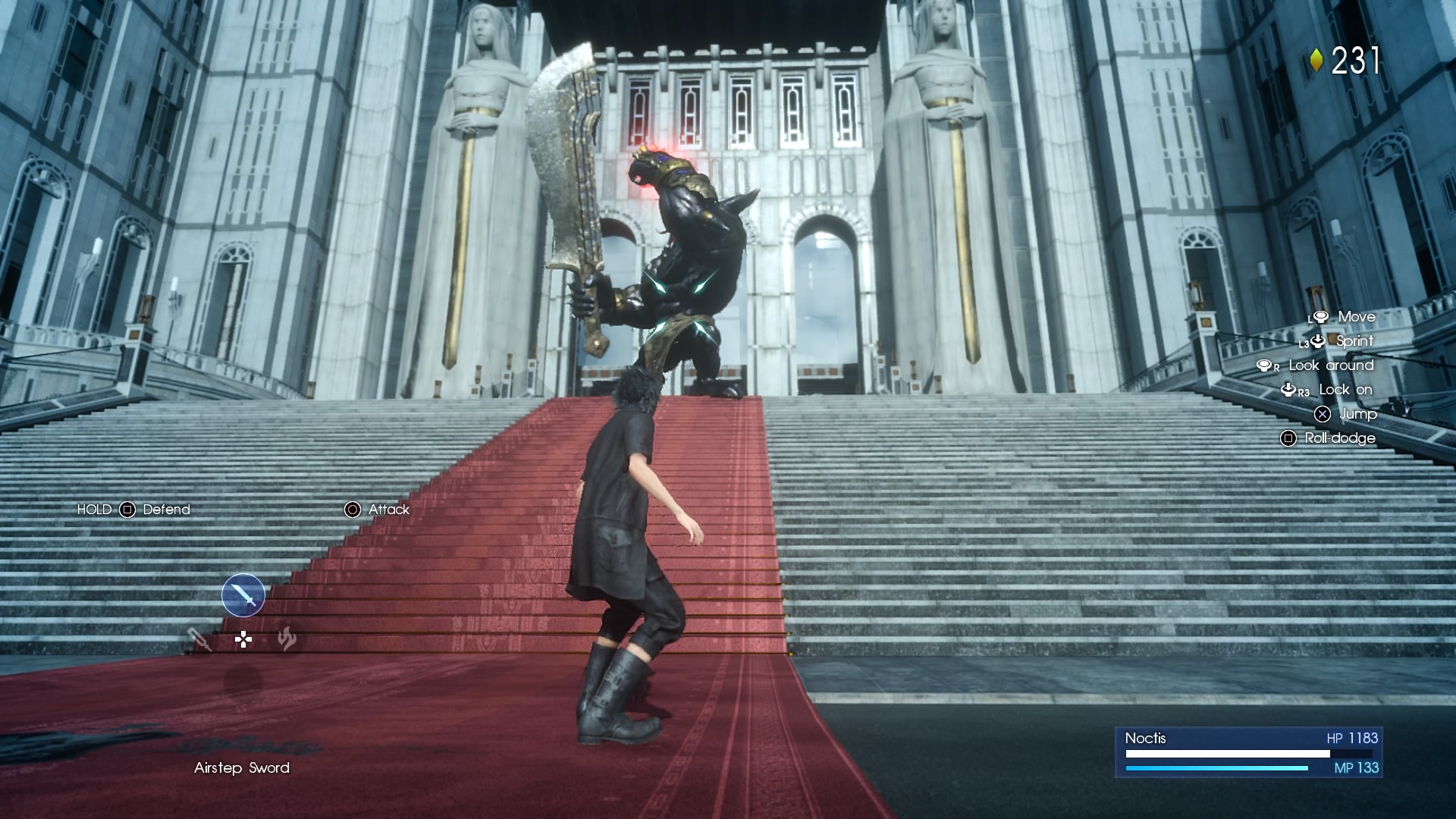Click the R3 Lock on stick icon

coord(1288,390)
